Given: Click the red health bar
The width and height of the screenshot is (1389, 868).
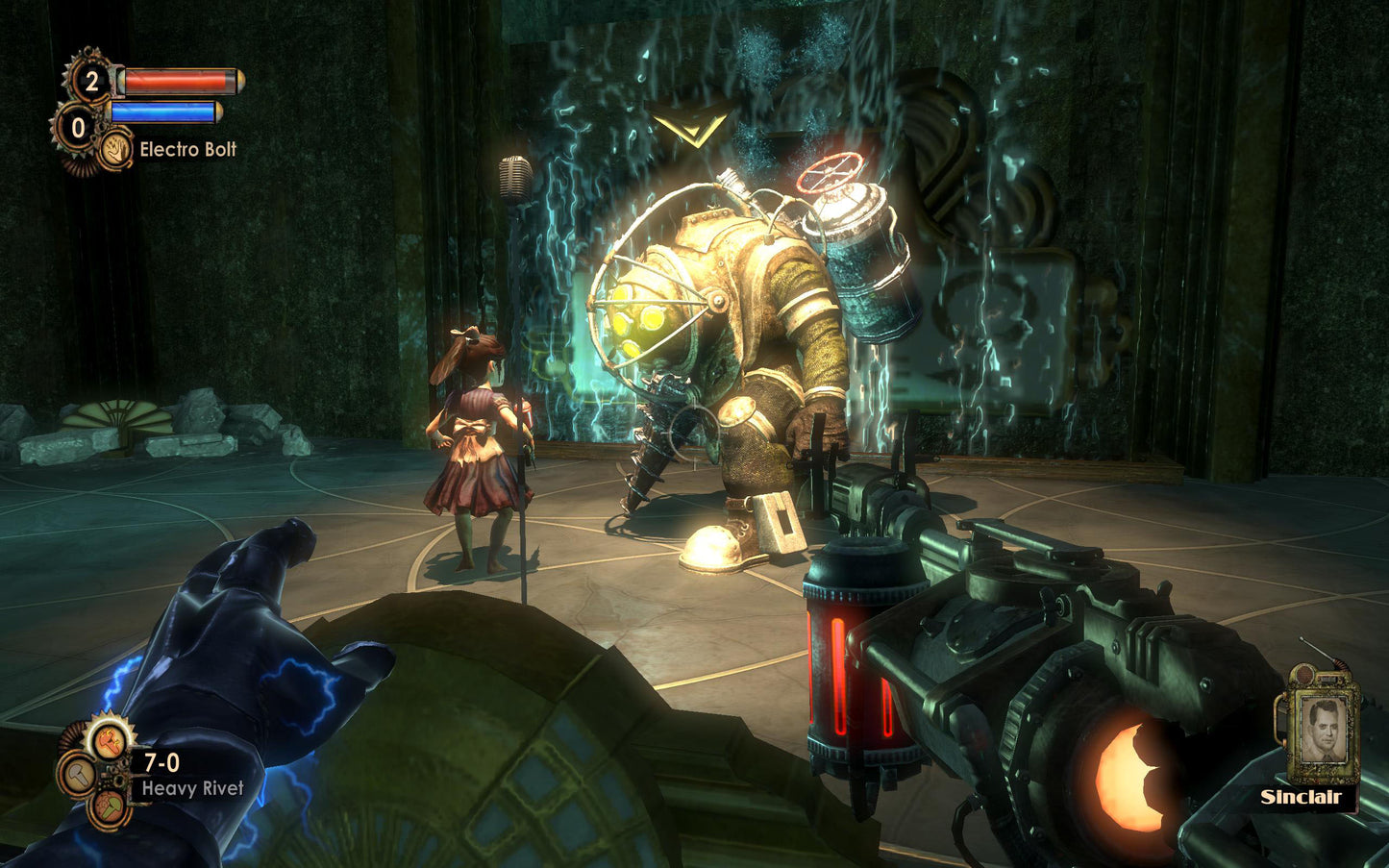Looking at the screenshot, I should (x=176, y=82).
